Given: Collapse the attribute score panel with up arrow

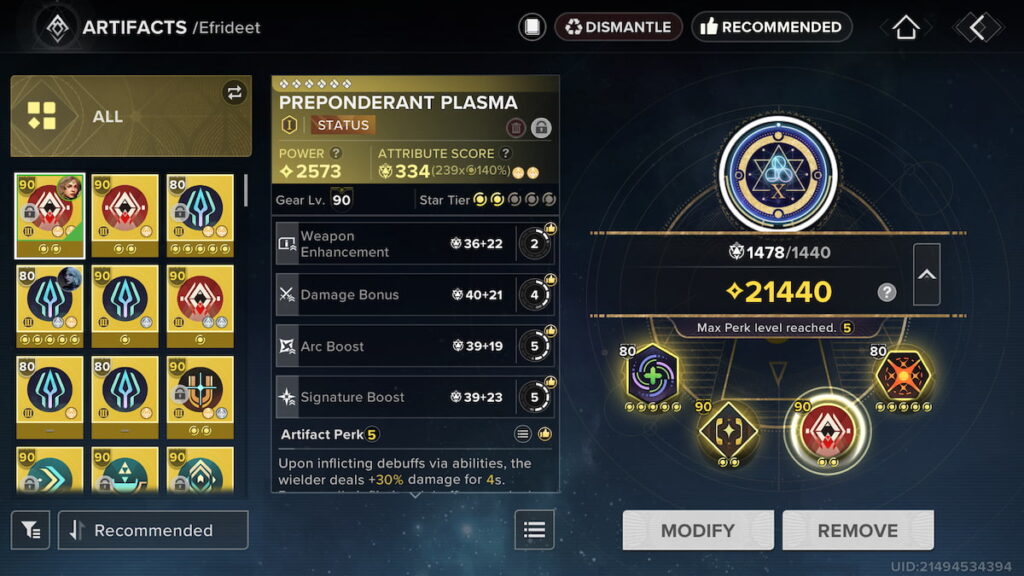Looking at the screenshot, I should point(927,274).
